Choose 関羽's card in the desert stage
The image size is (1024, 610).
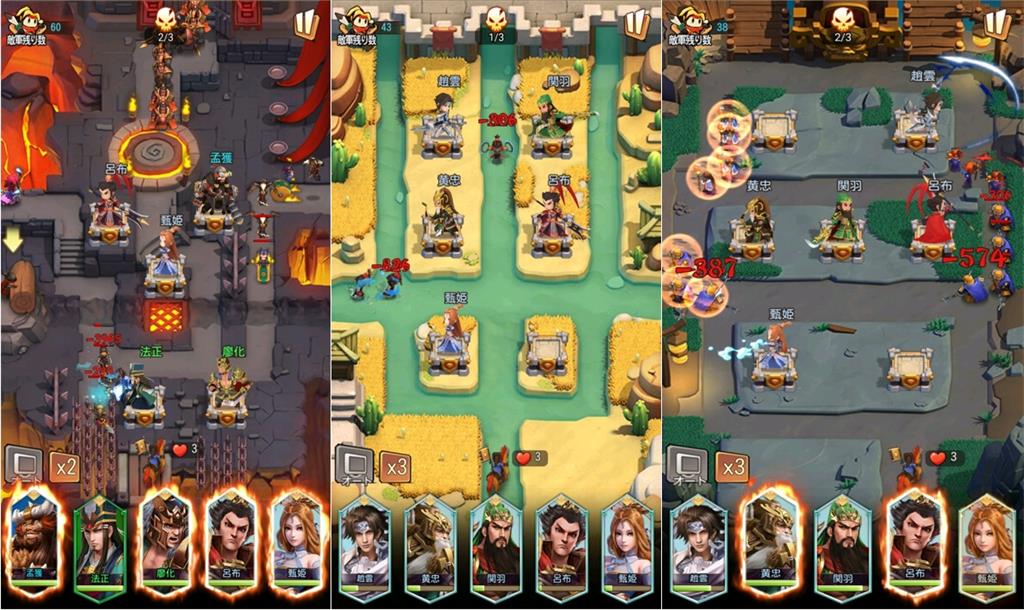point(496,545)
